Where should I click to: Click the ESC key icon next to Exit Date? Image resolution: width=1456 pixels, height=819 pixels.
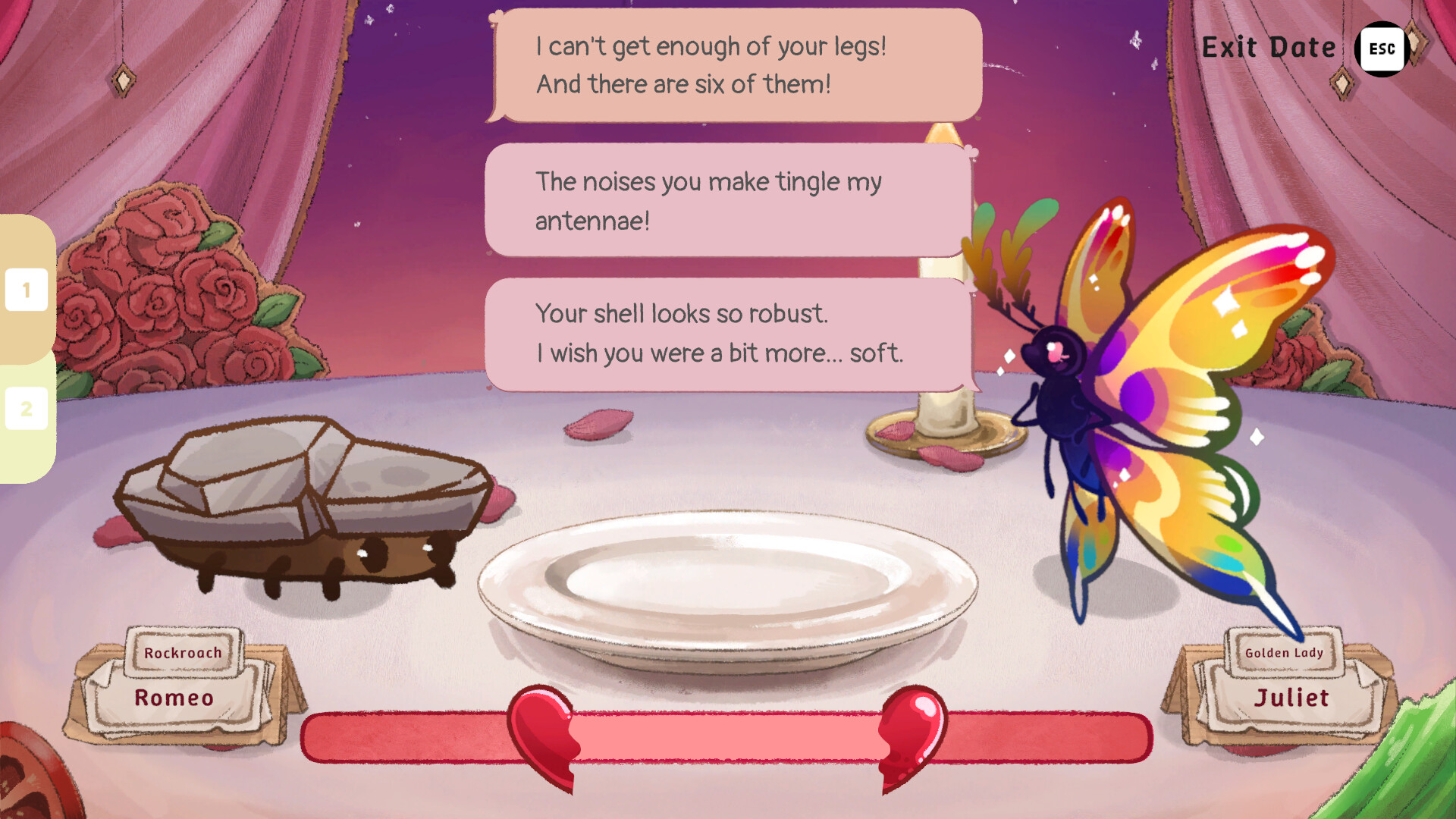point(1382,50)
